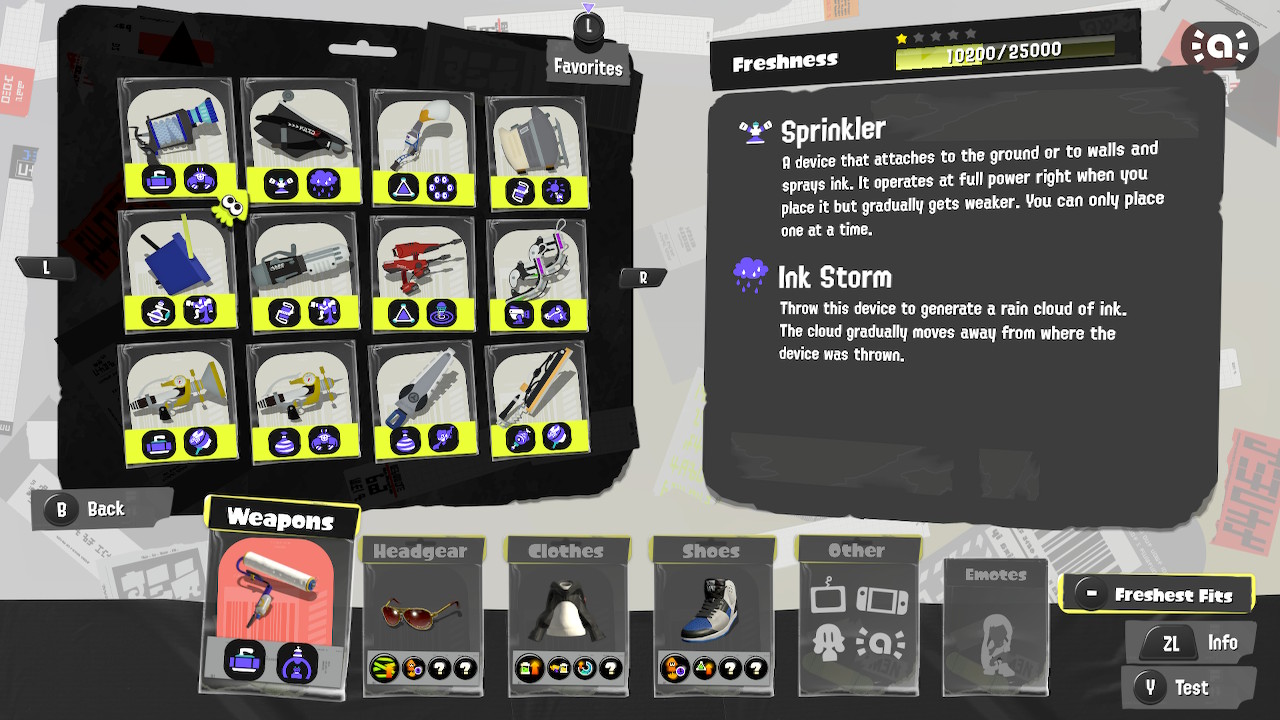1280x720 pixels.
Task: Click the sunglasses thumbnail in the Headgear card
Action: (x=421, y=615)
